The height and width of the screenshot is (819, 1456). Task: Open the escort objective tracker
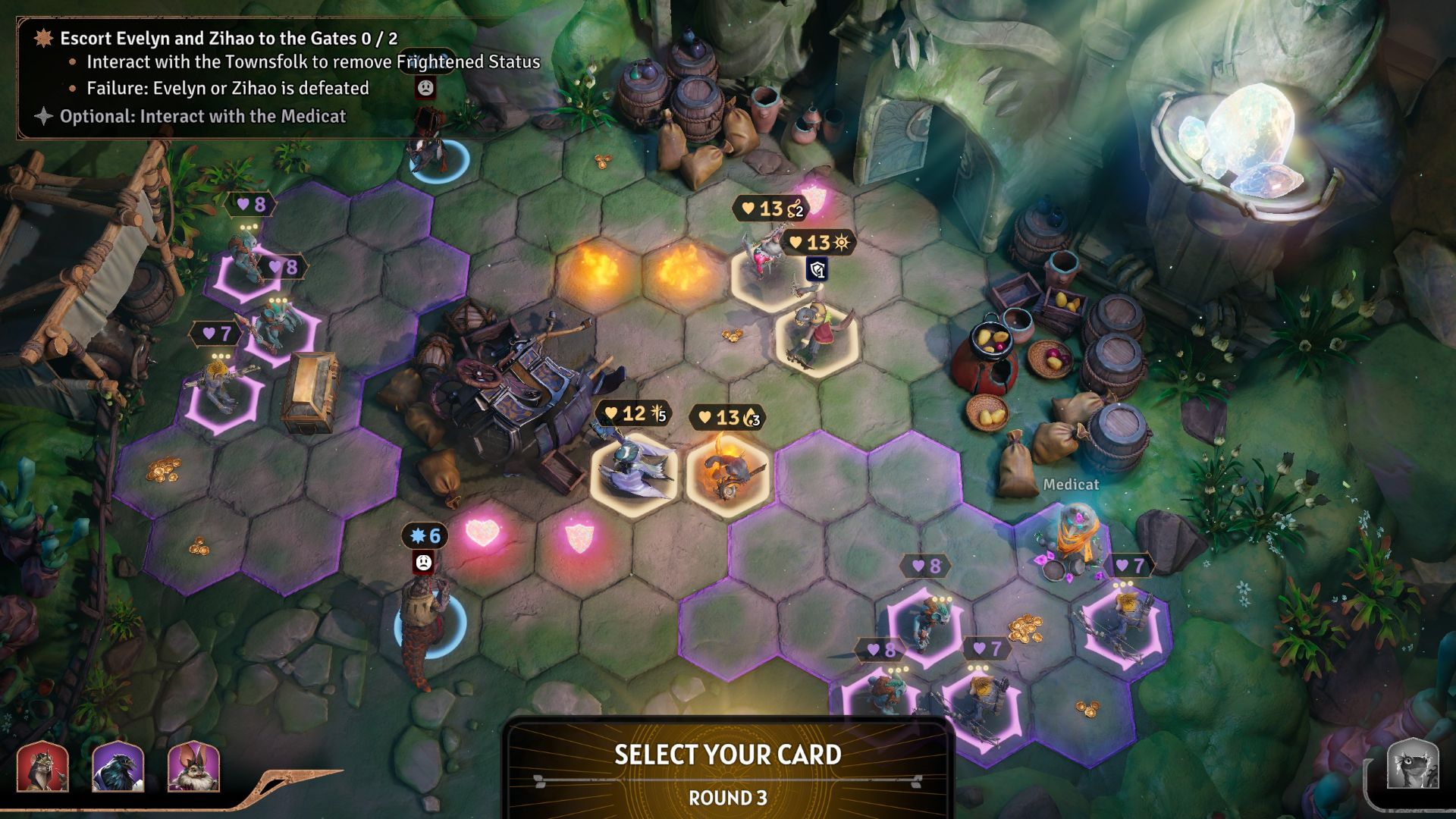pos(228,39)
